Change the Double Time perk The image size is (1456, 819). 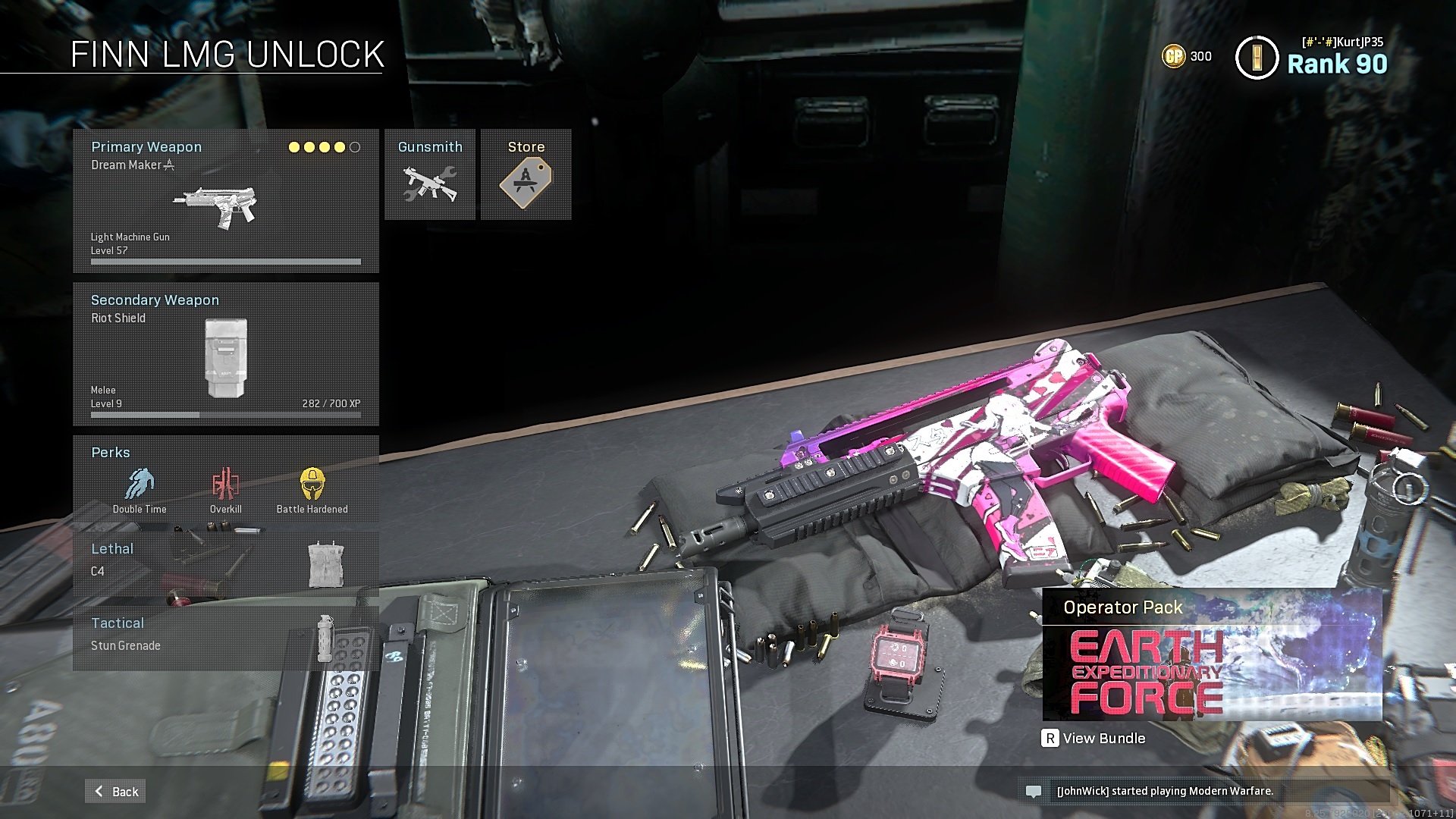pos(140,490)
